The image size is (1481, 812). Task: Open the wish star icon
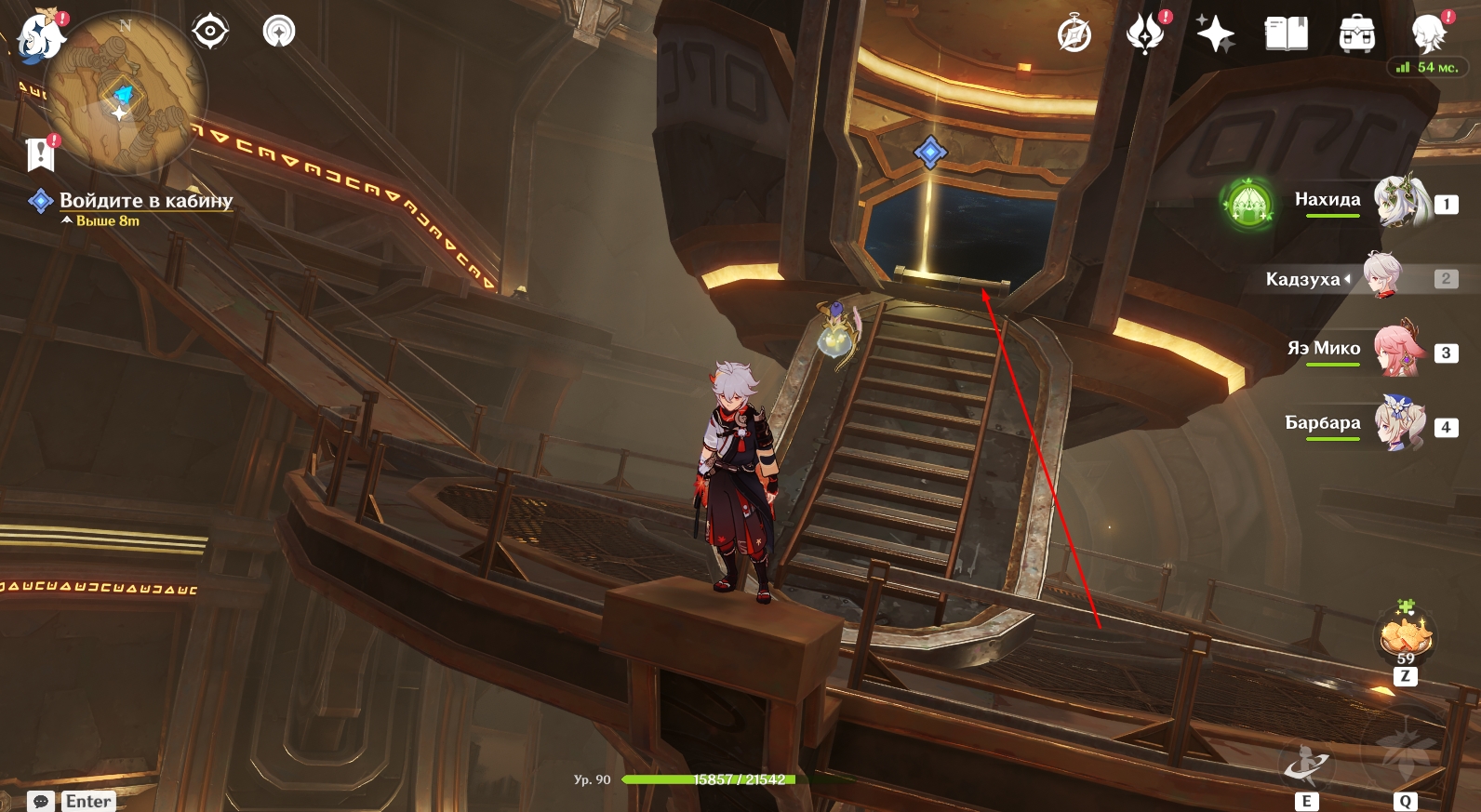coord(1215,35)
